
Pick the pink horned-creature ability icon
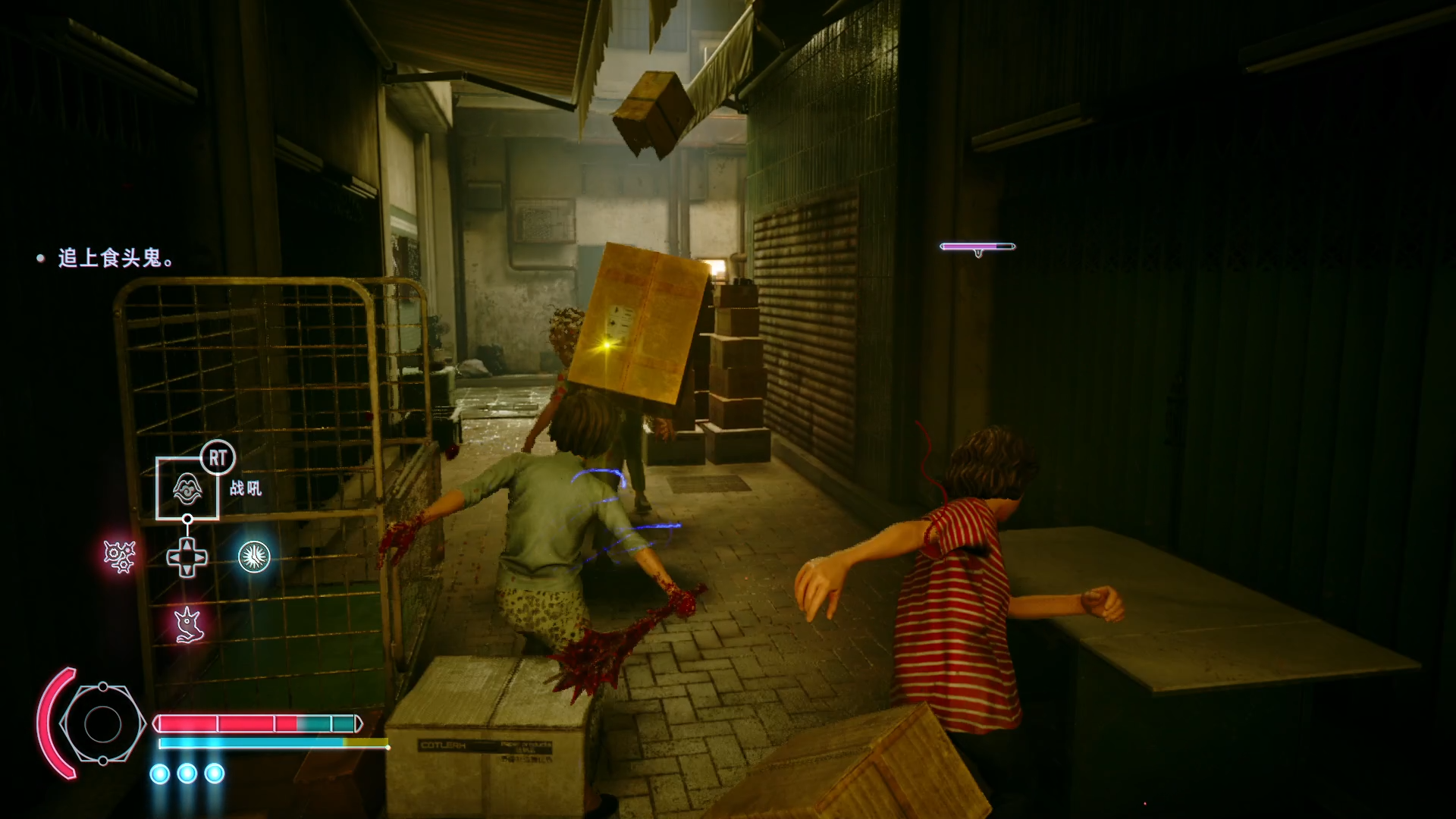(187, 626)
